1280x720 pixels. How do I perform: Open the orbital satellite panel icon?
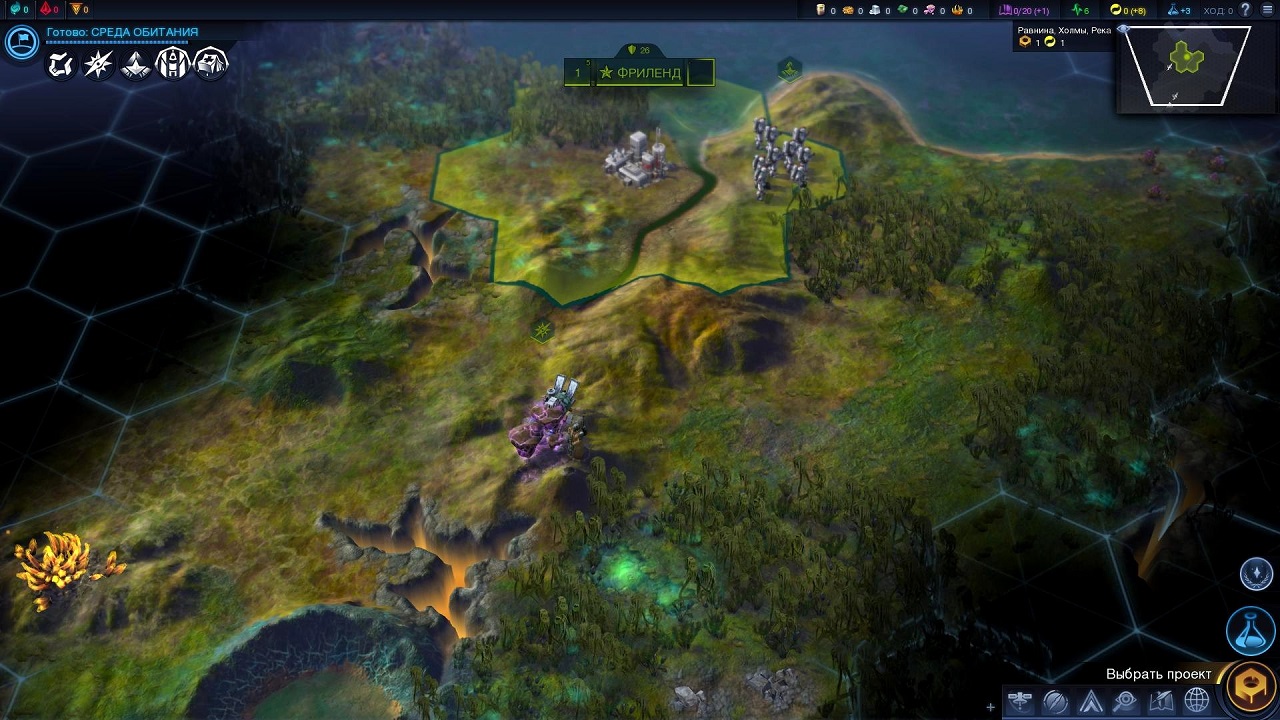click(x=1021, y=700)
